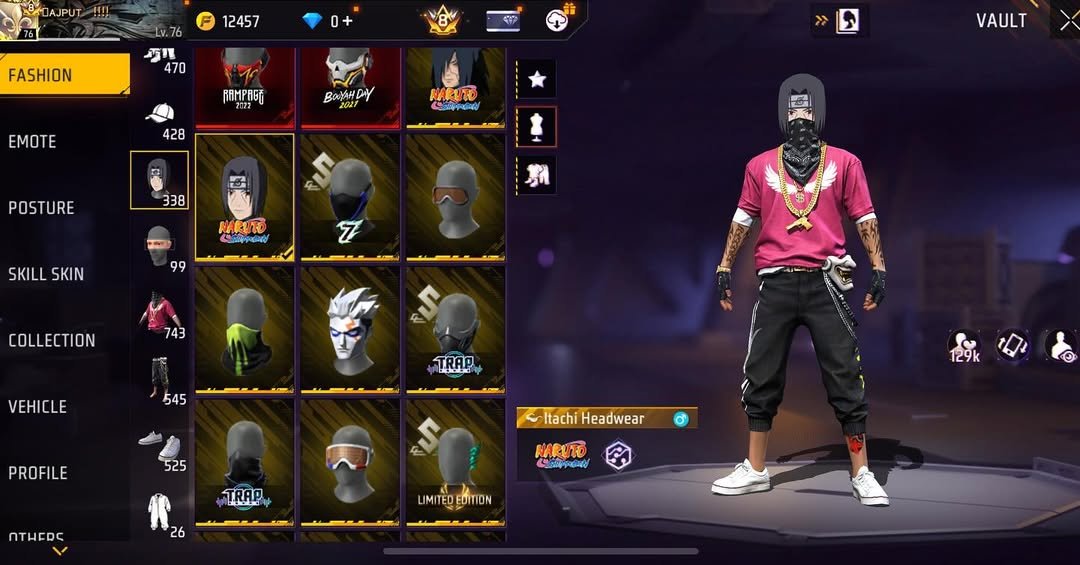Pick the Itachi Naruto headwear tile
Viewport: 1080px width, 565px height.
(x=244, y=196)
